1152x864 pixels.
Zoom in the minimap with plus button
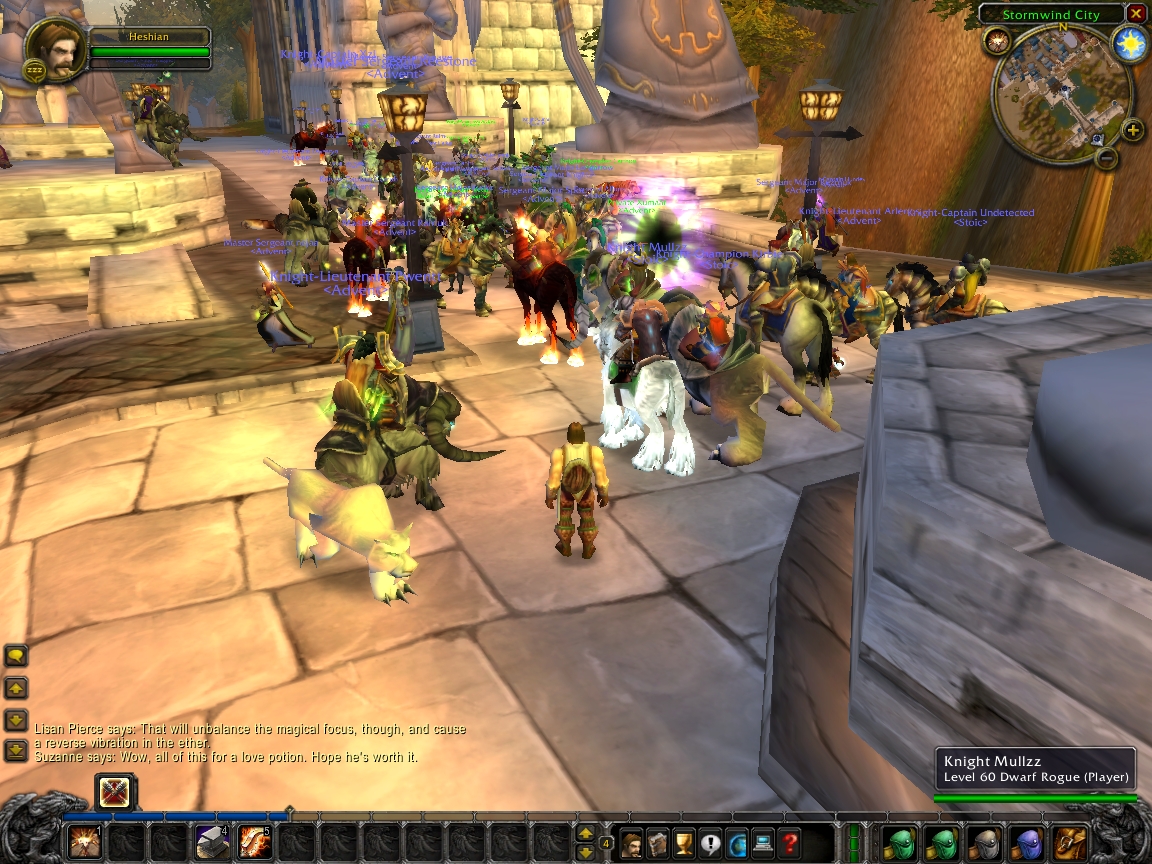(1132, 130)
